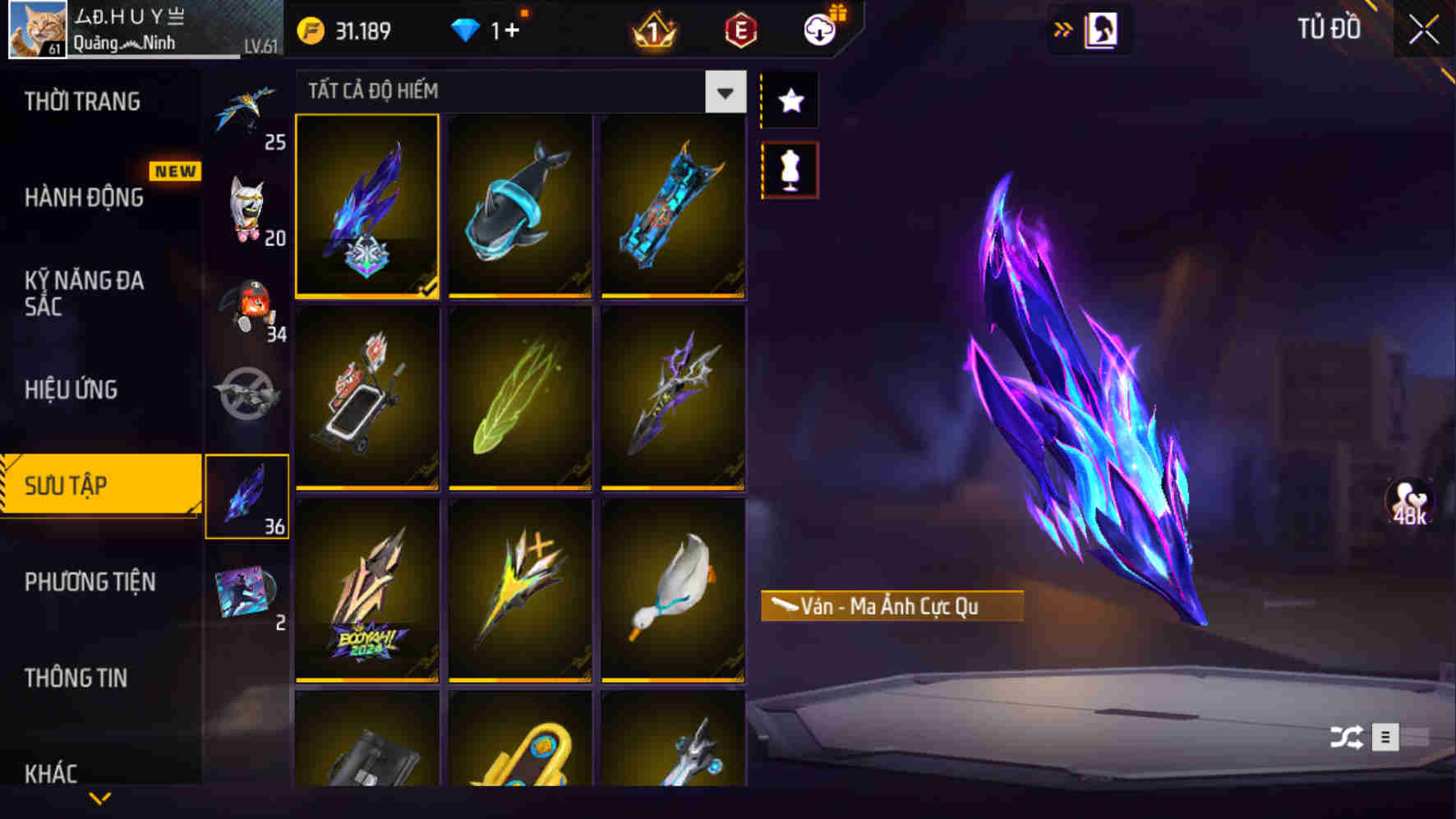The width and height of the screenshot is (1456, 819).
Task: Open the PHƯƠNG TIỆN tab
Action: pos(90,582)
